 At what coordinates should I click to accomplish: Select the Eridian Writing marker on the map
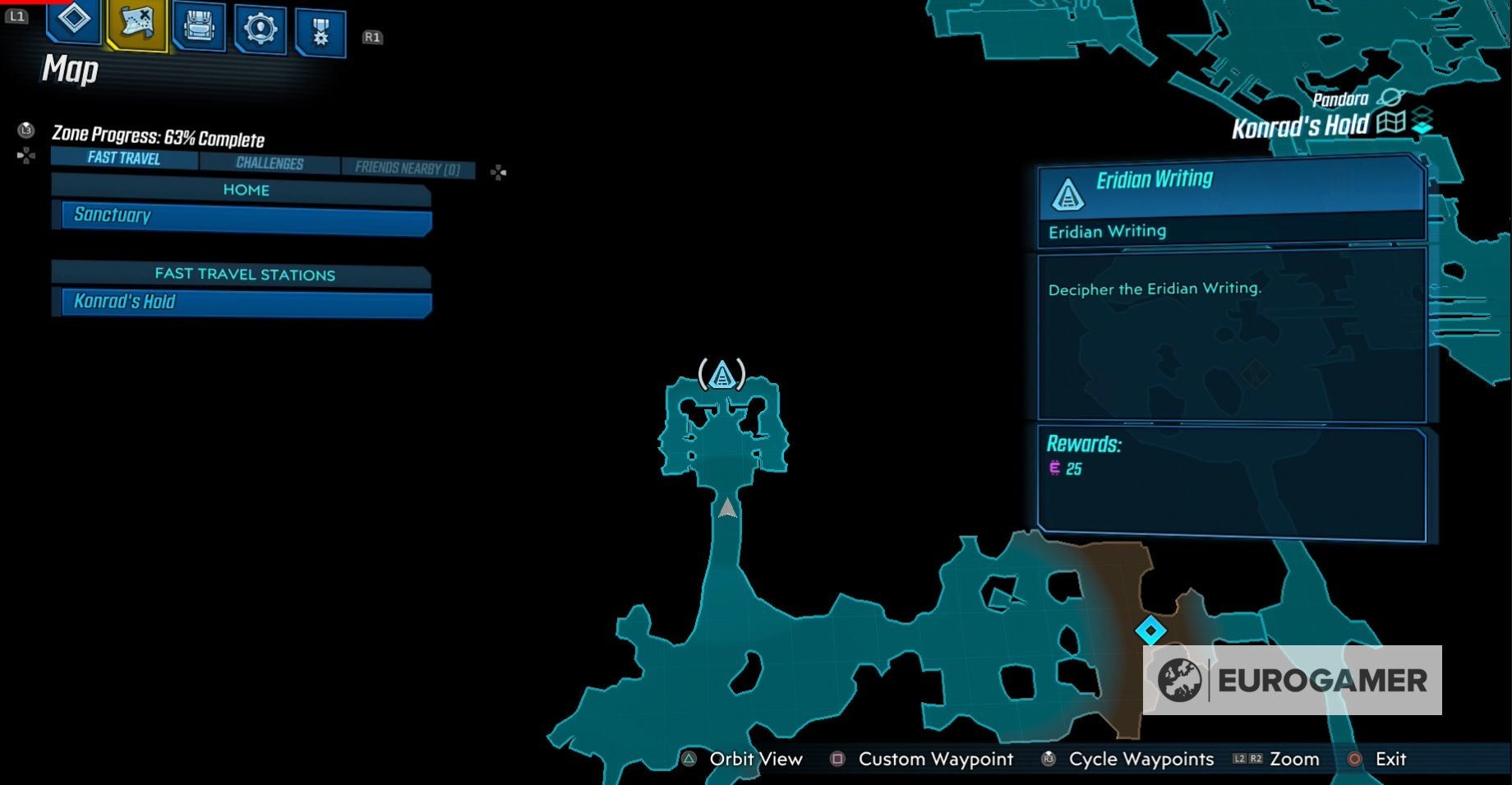(721, 375)
